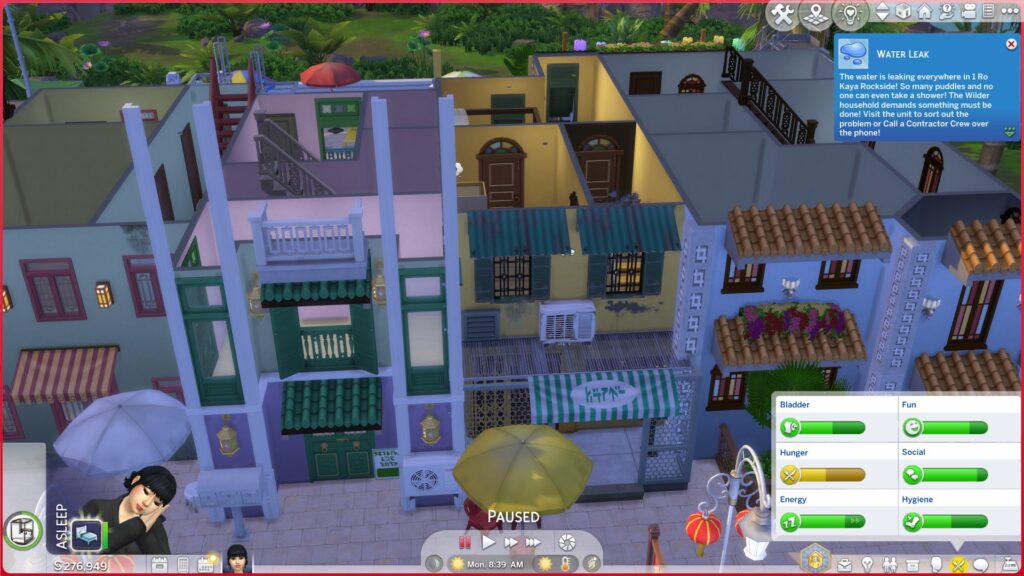Screen dimensions: 1024x576
Task: Open the Inventory box panel
Action: click(913, 565)
